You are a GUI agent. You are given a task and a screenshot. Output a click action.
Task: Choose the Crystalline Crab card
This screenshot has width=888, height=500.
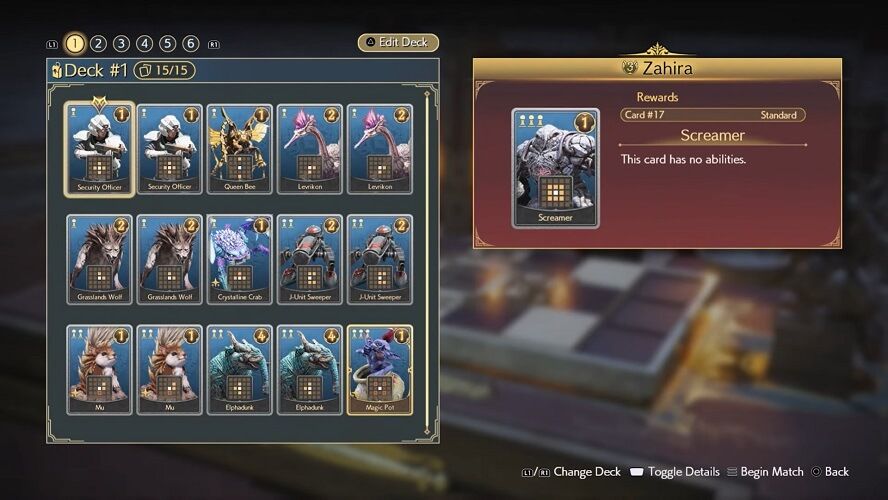coord(239,260)
